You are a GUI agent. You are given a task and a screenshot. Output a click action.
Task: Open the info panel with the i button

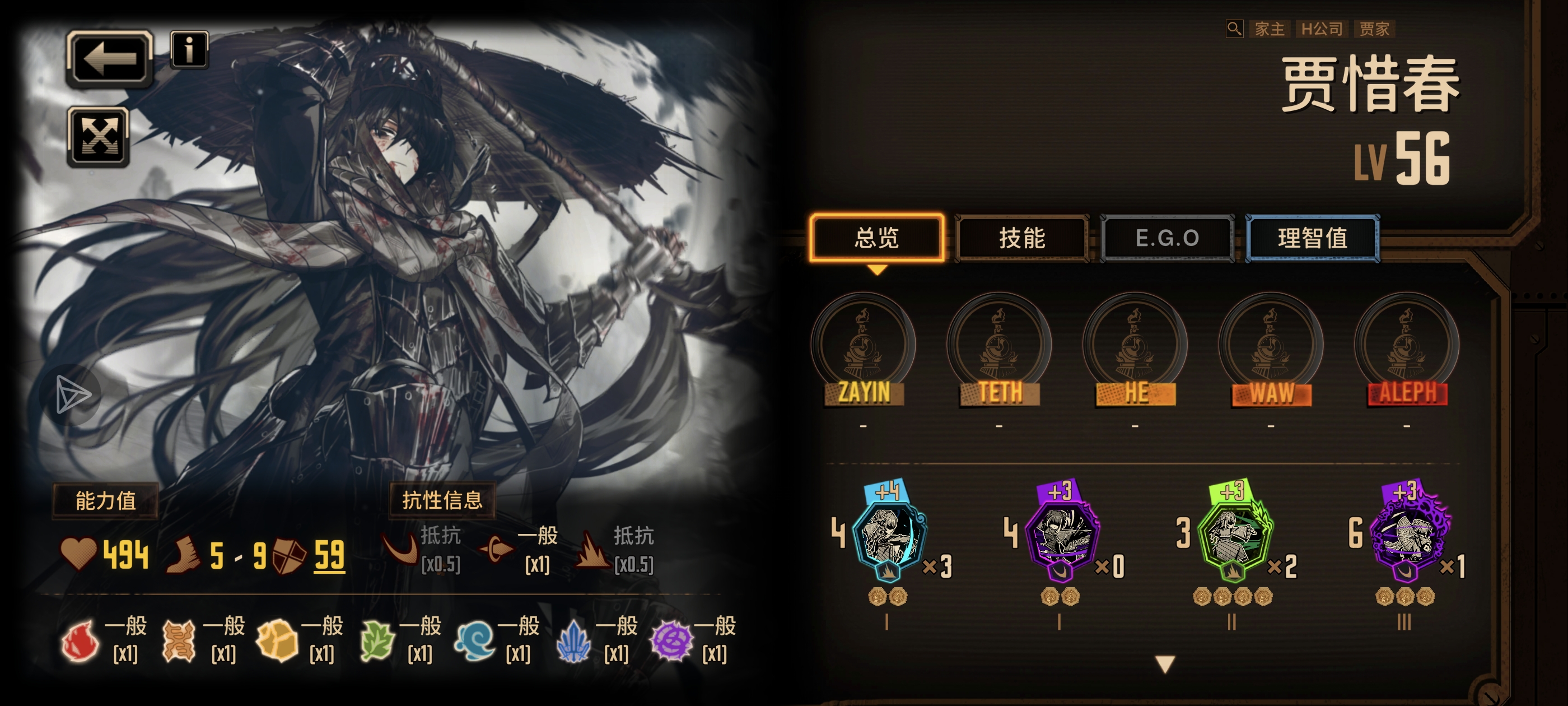coord(189,49)
